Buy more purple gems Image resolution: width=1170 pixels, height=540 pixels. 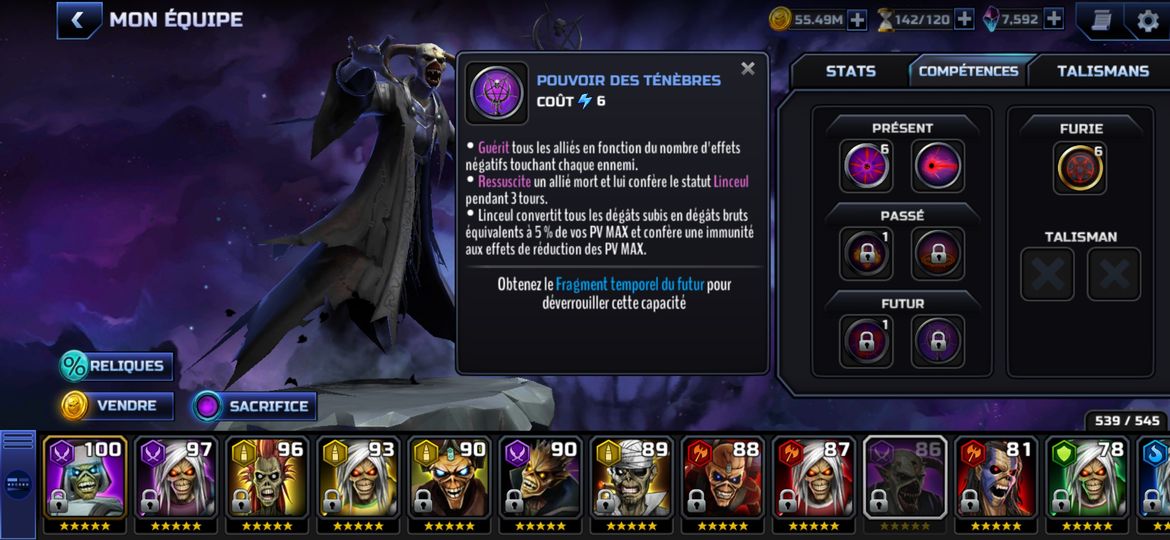(1053, 19)
